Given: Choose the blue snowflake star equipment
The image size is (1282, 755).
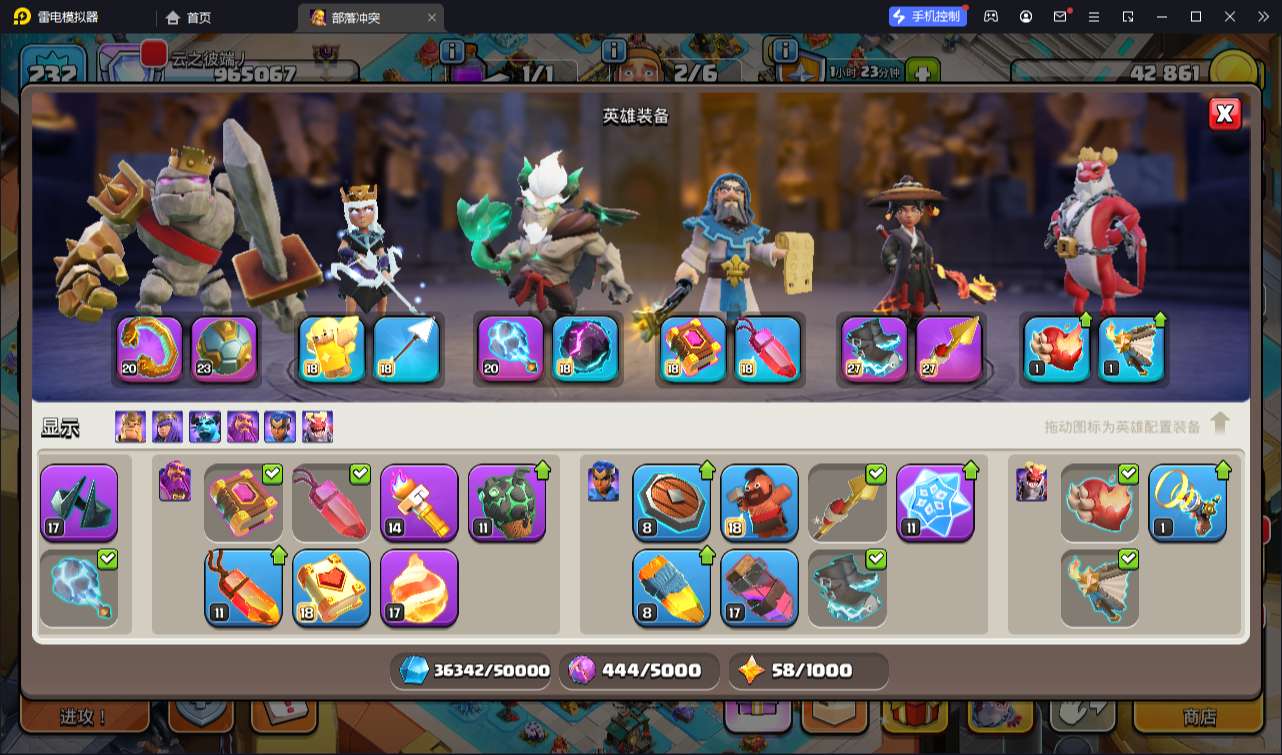Looking at the screenshot, I should coord(935,503).
